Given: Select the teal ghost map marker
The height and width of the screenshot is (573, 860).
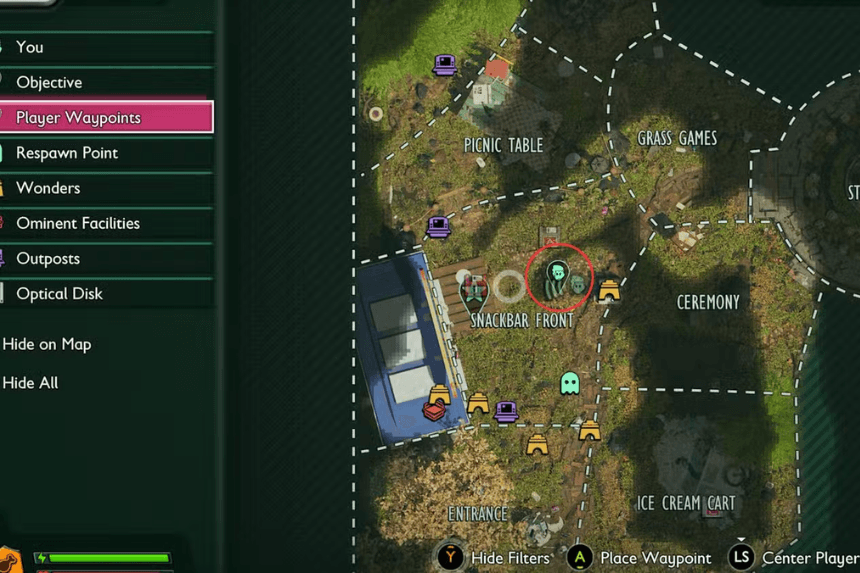Looking at the screenshot, I should coord(570,383).
